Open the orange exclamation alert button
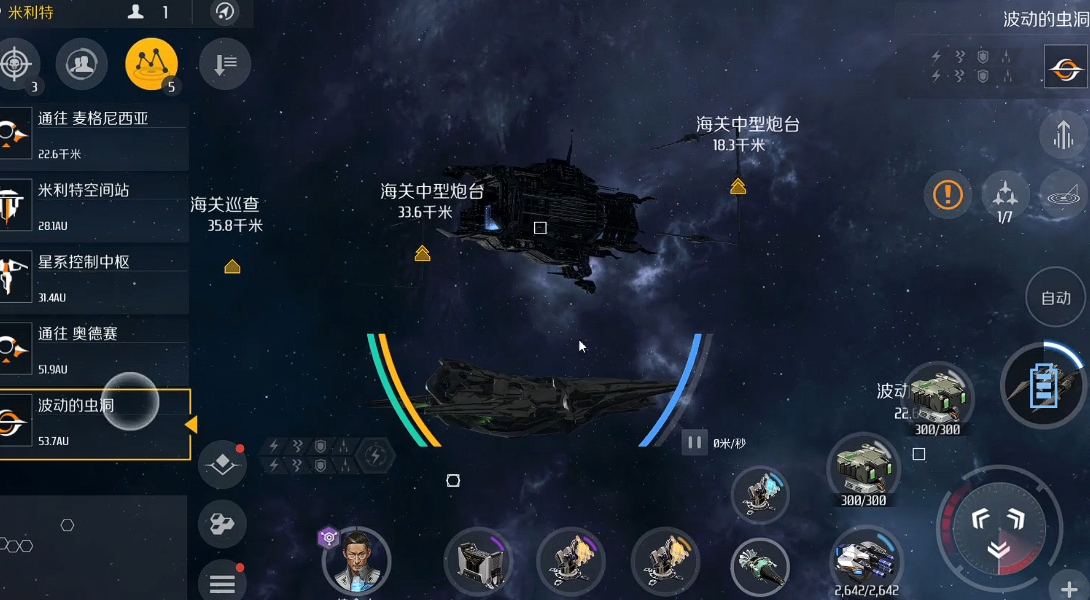 tap(948, 193)
